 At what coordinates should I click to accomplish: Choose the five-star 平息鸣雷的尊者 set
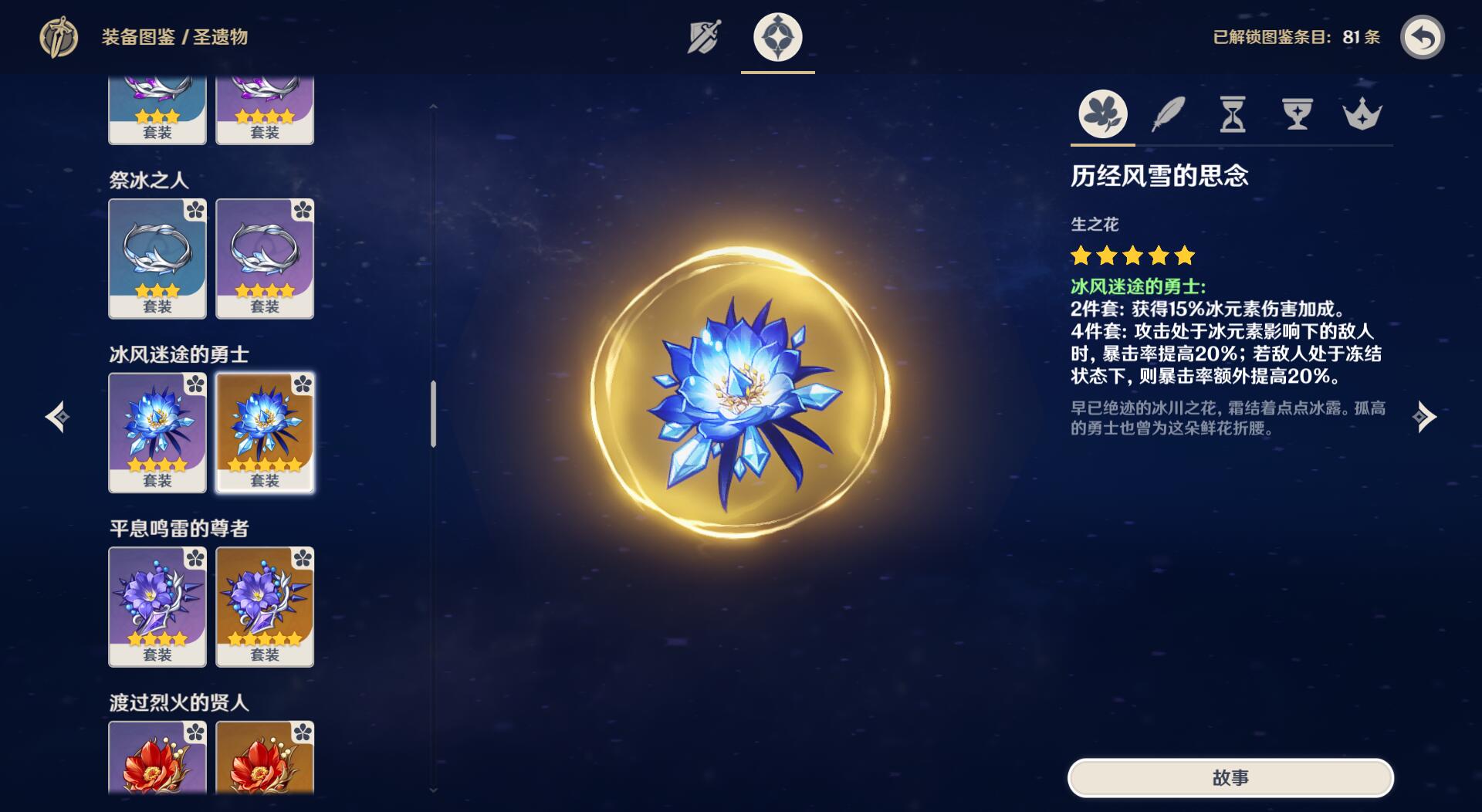265,607
